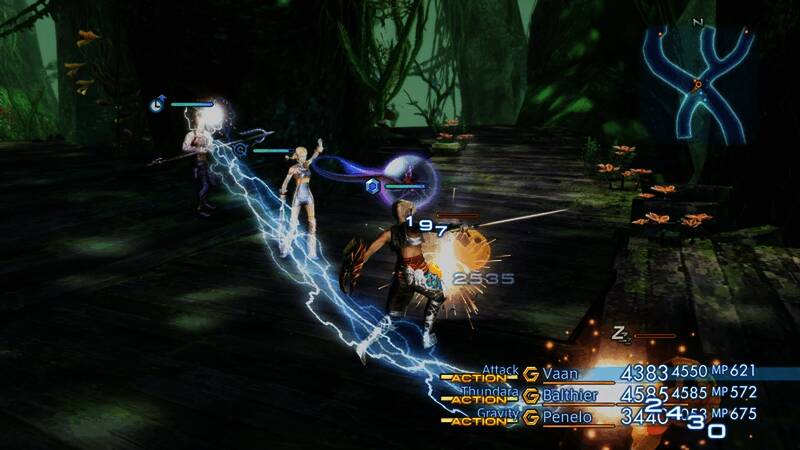The height and width of the screenshot is (450, 800).
Task: Toggle the gambit icon beside Penelo
Action: click(531, 417)
